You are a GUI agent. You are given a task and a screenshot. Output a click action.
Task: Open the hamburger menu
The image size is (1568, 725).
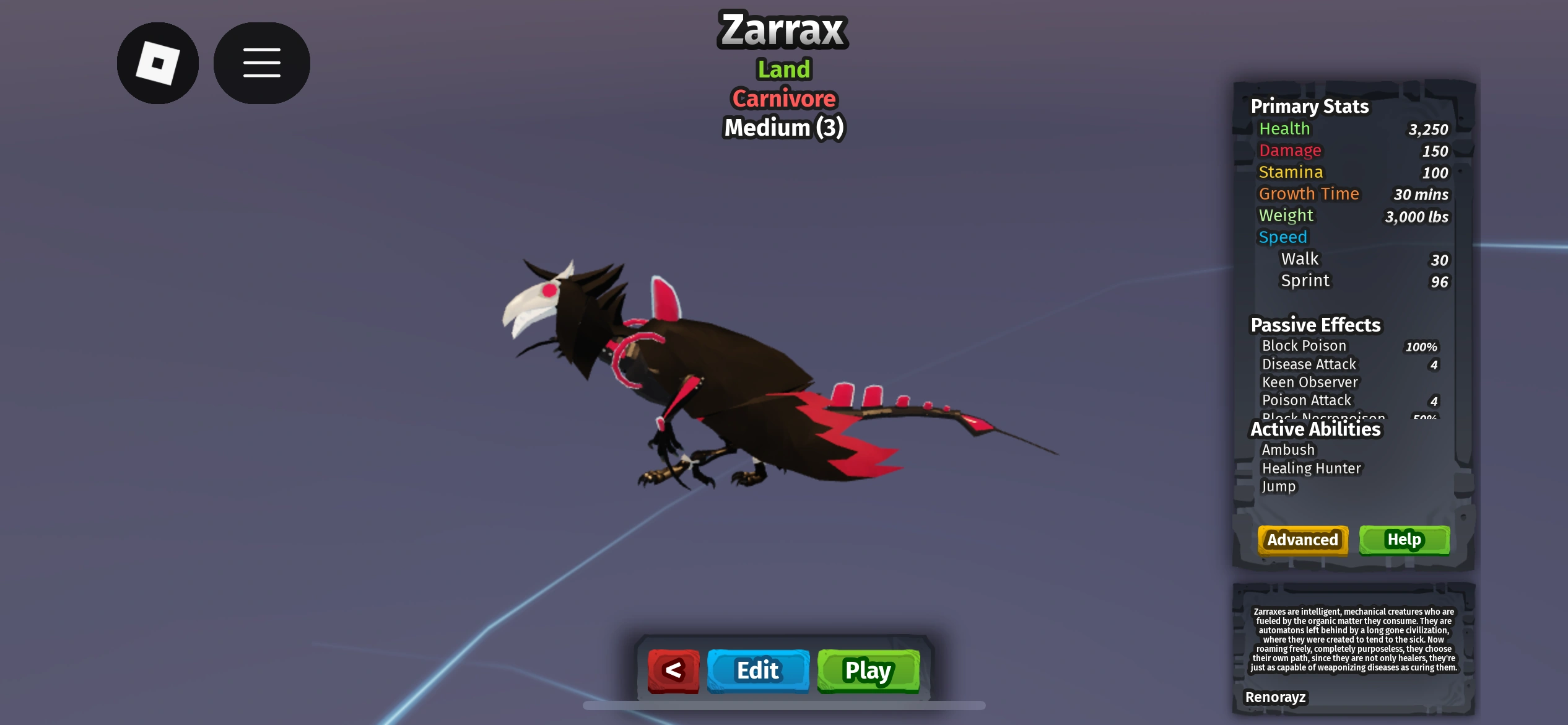click(261, 63)
